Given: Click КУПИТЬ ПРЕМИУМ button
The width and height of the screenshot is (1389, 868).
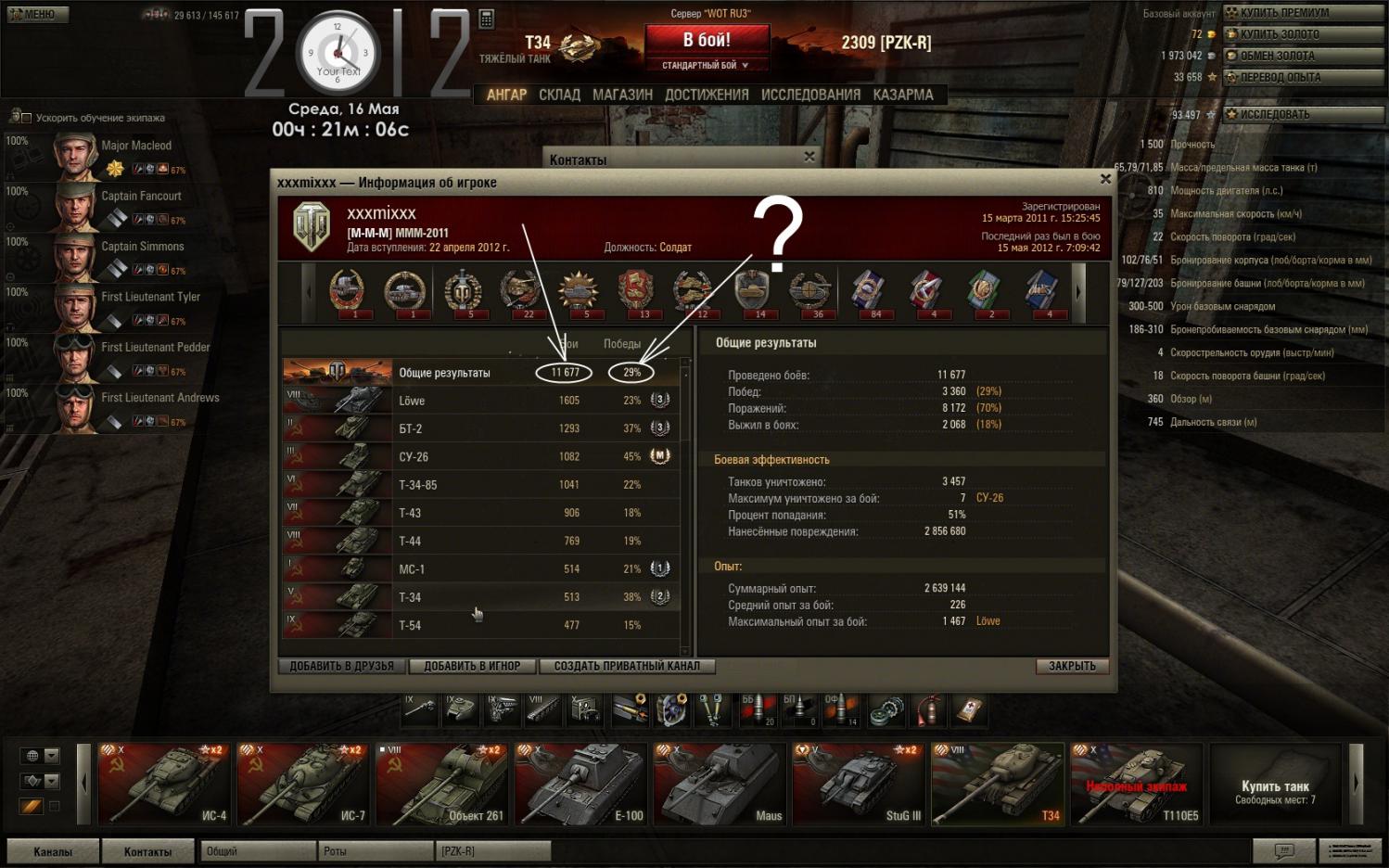Looking at the screenshot, I should click(1303, 13).
